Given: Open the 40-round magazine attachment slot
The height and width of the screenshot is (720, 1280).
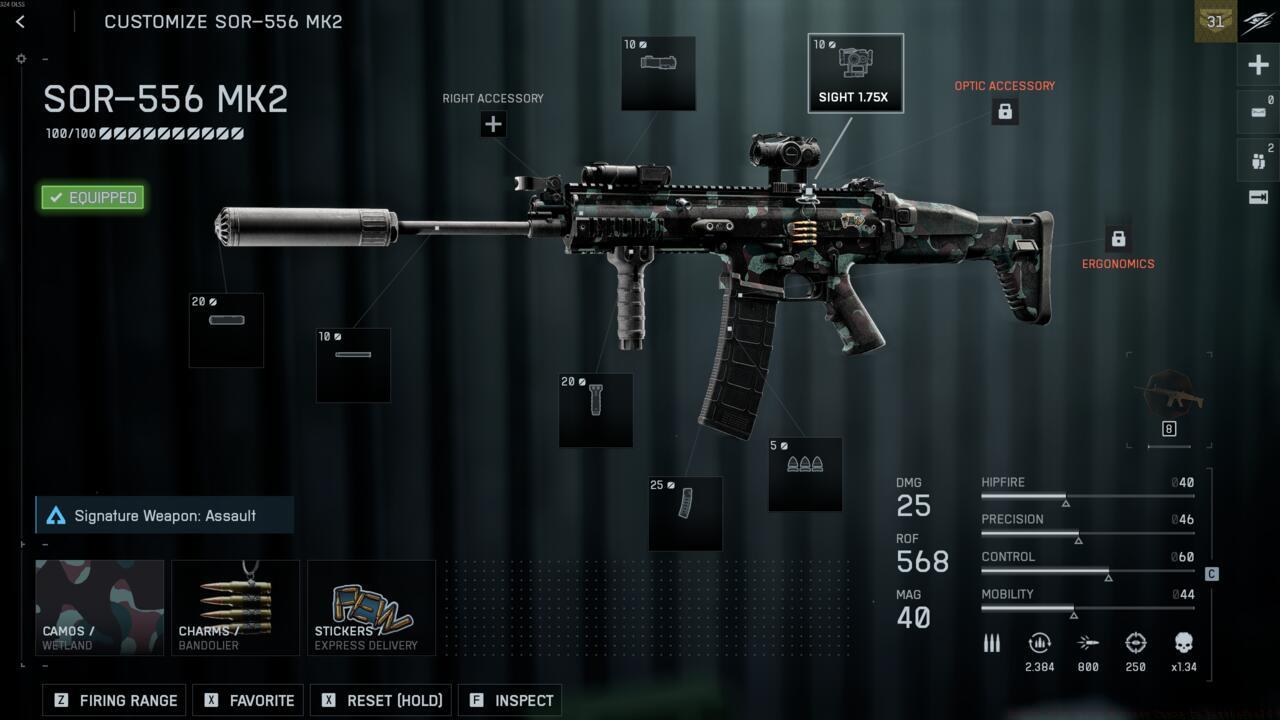Looking at the screenshot, I should tap(686, 513).
